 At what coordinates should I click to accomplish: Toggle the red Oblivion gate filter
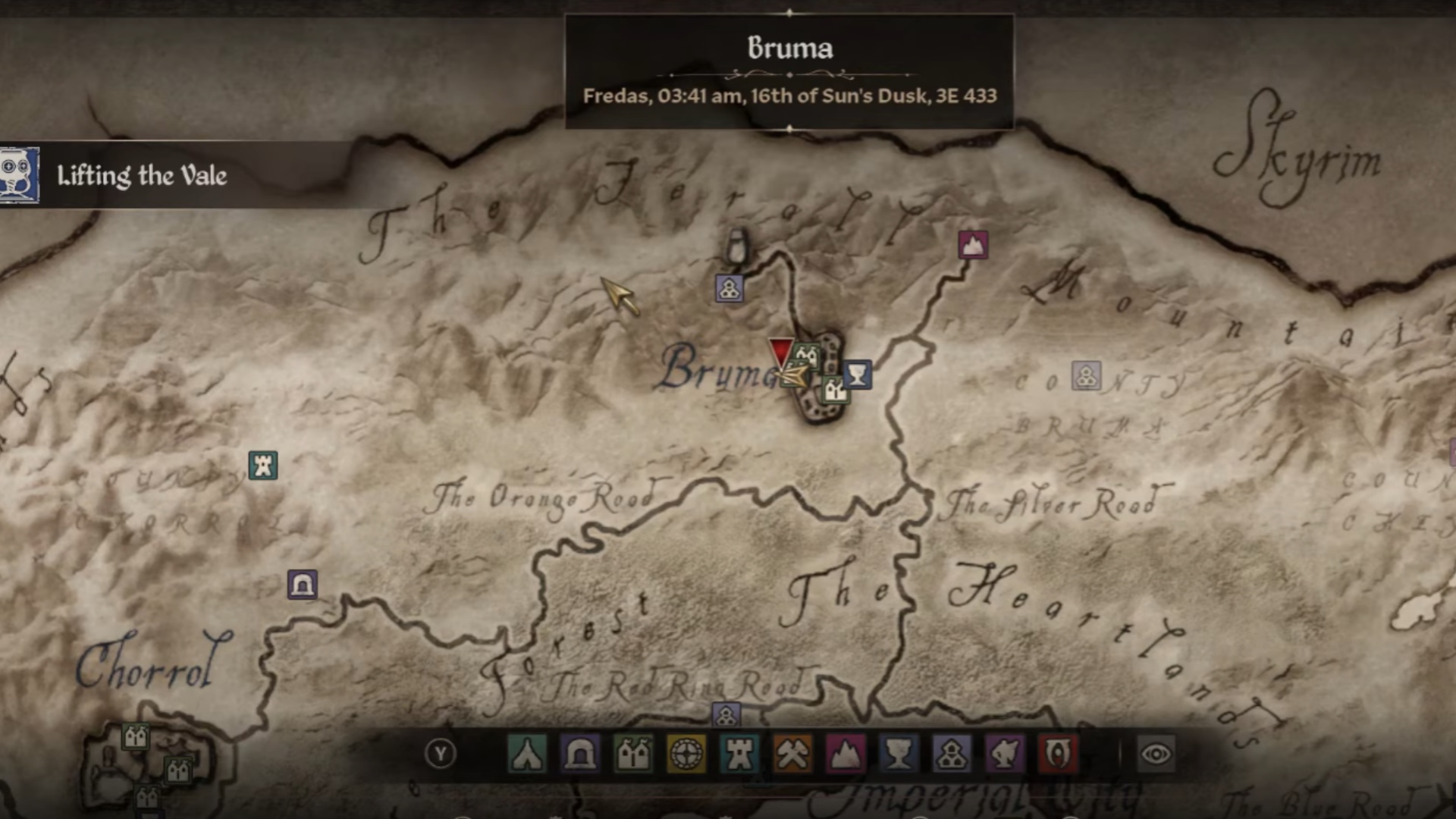(x=1058, y=754)
